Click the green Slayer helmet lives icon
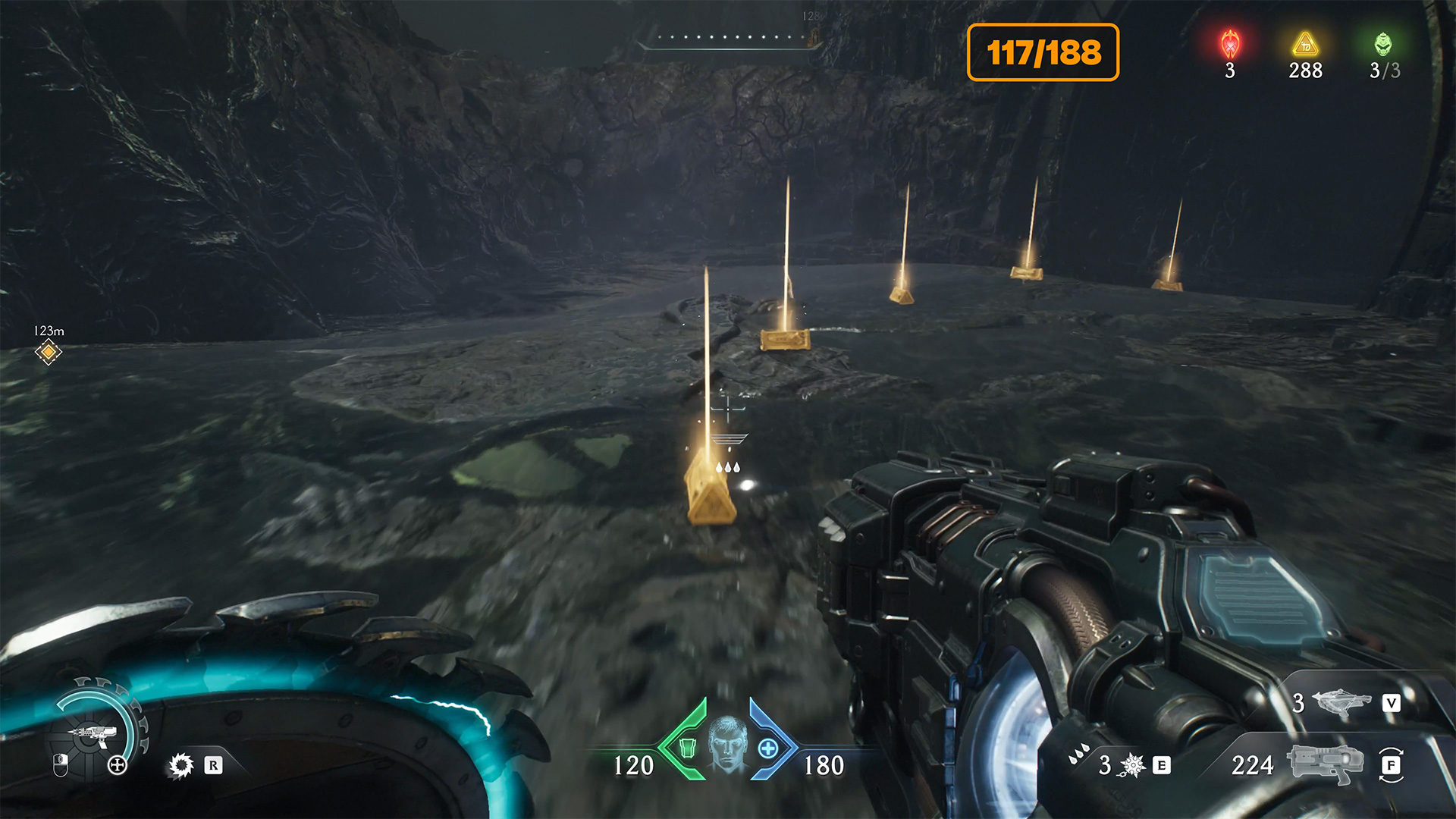Viewport: 1456px width, 819px height. [x=1383, y=45]
